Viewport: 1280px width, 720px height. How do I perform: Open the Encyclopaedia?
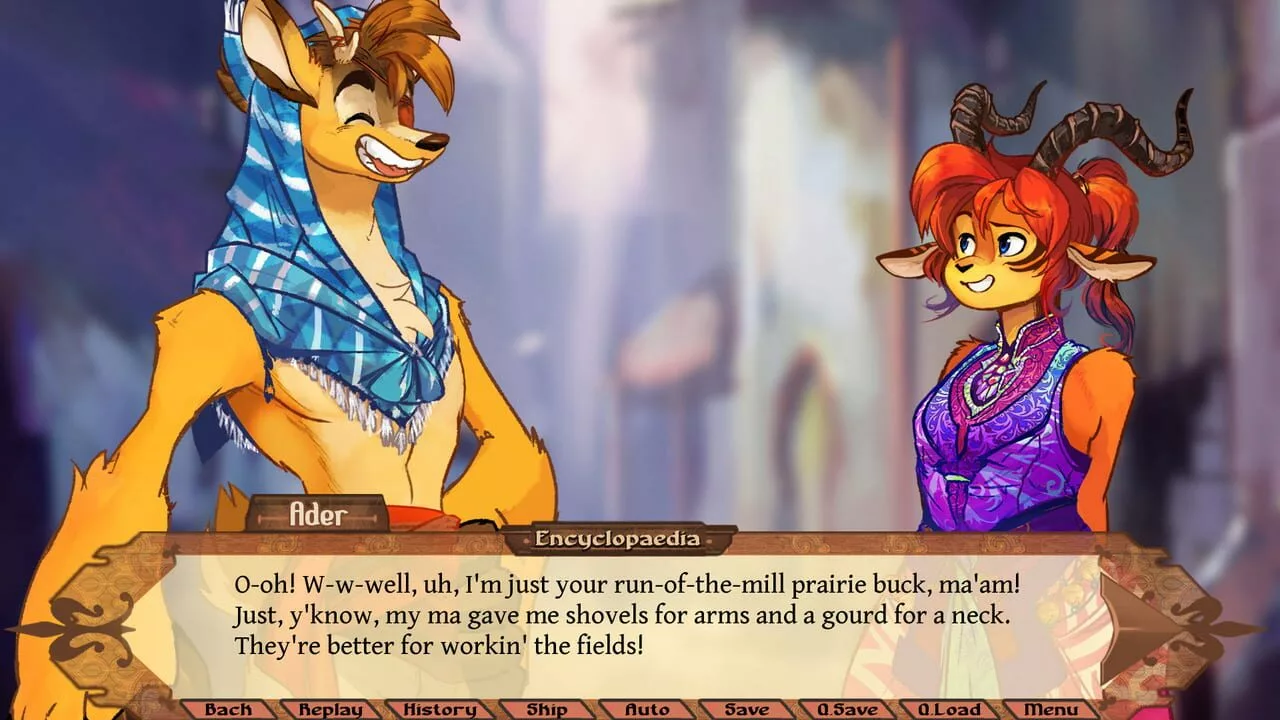pos(618,540)
